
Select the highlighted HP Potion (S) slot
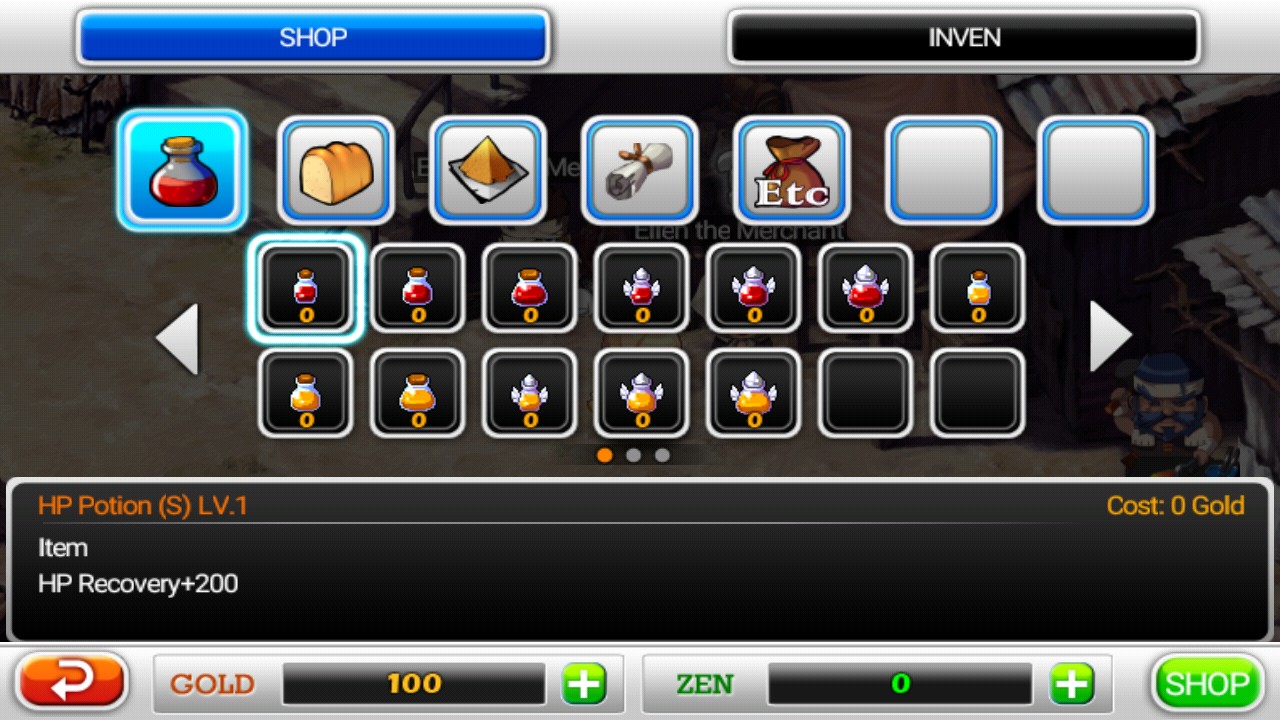306,289
